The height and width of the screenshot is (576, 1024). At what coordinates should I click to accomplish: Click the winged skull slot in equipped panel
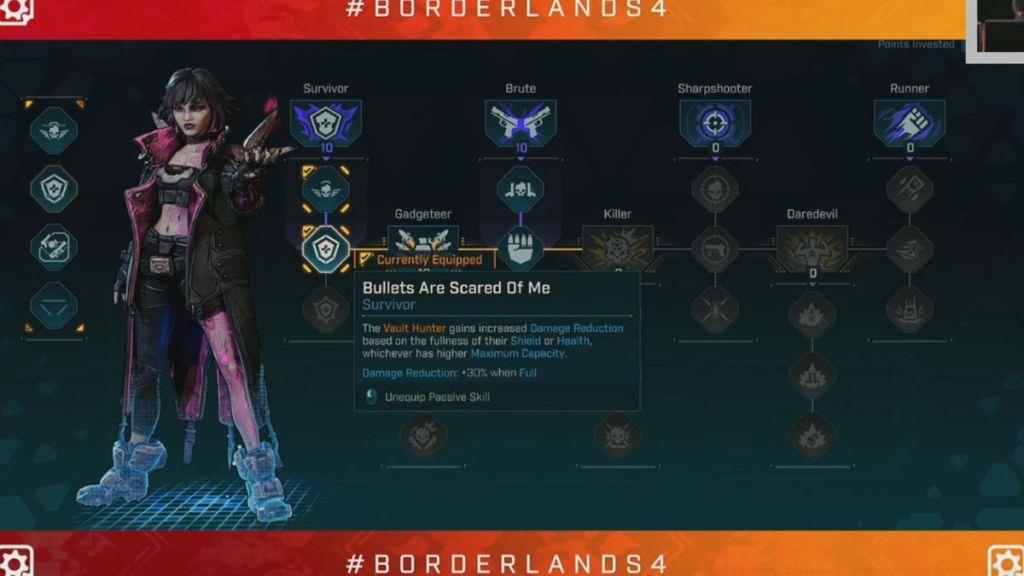54,130
